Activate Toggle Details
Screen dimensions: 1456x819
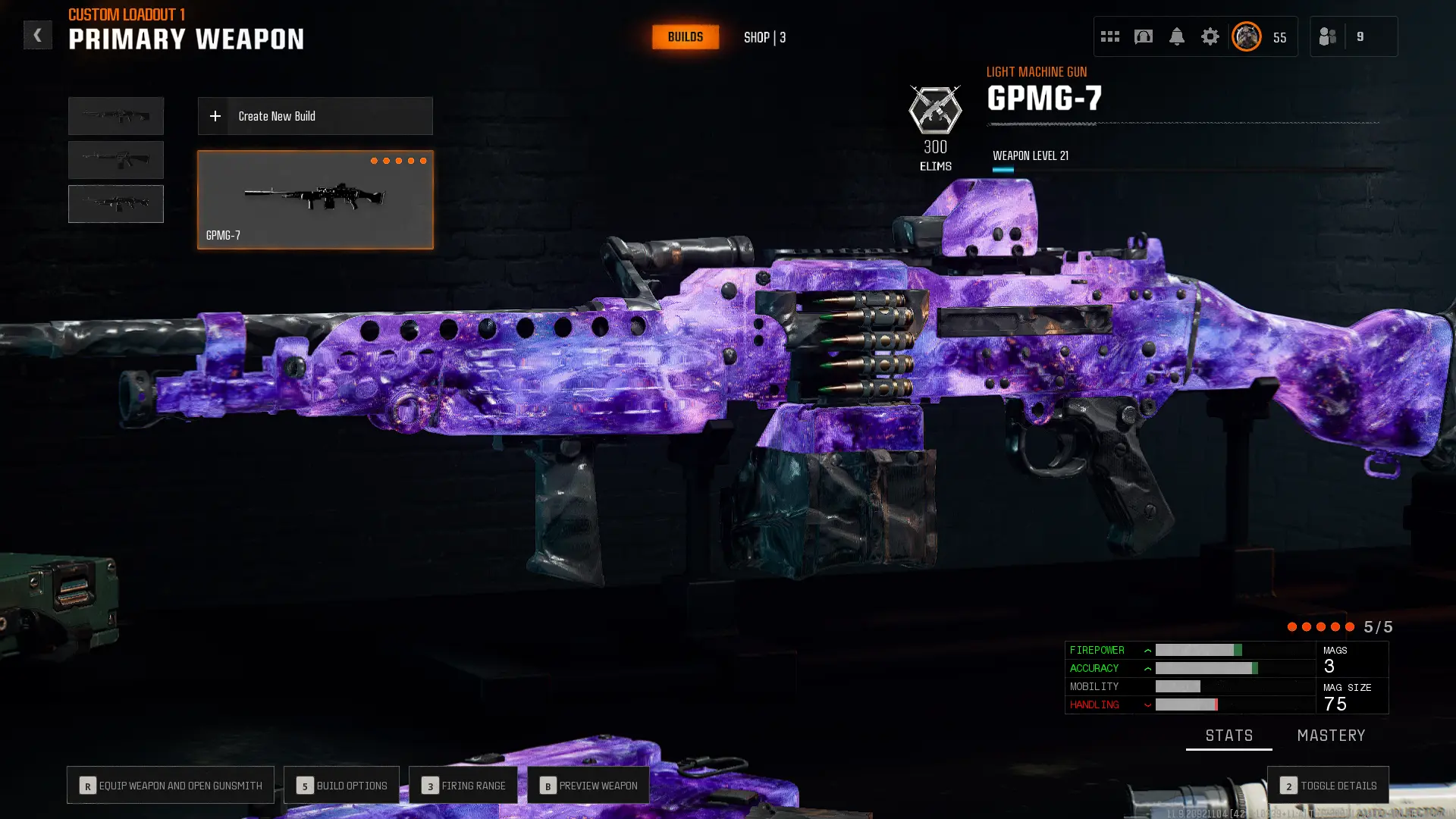pos(1327,786)
